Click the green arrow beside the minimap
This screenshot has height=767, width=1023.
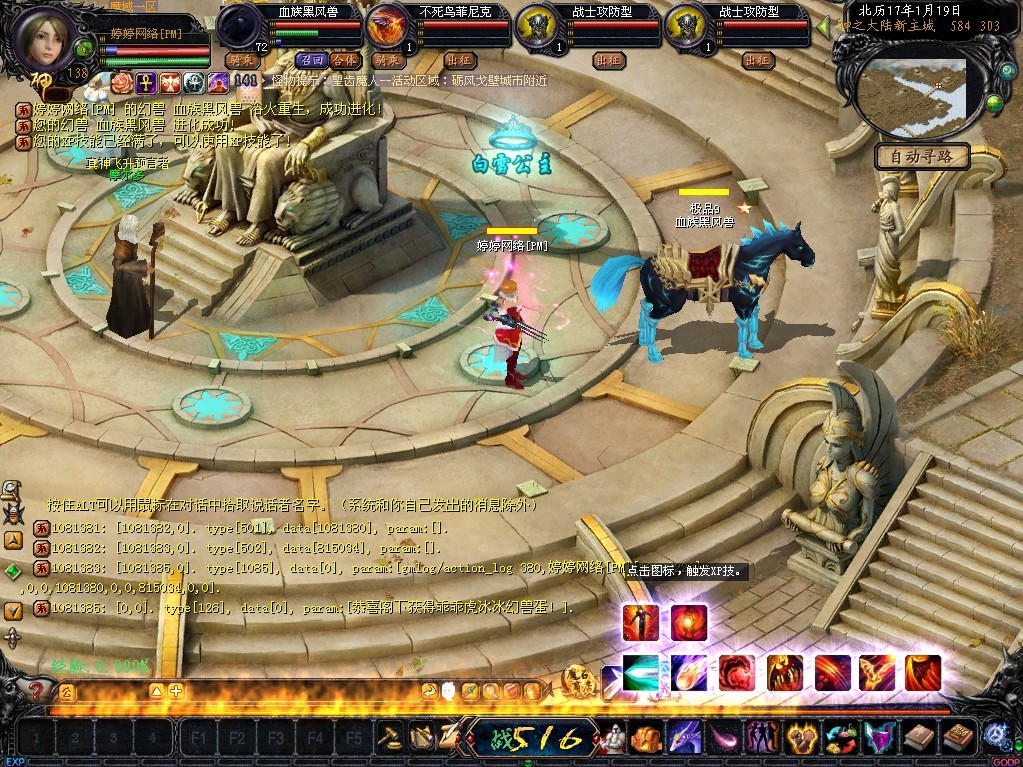click(x=823, y=27)
